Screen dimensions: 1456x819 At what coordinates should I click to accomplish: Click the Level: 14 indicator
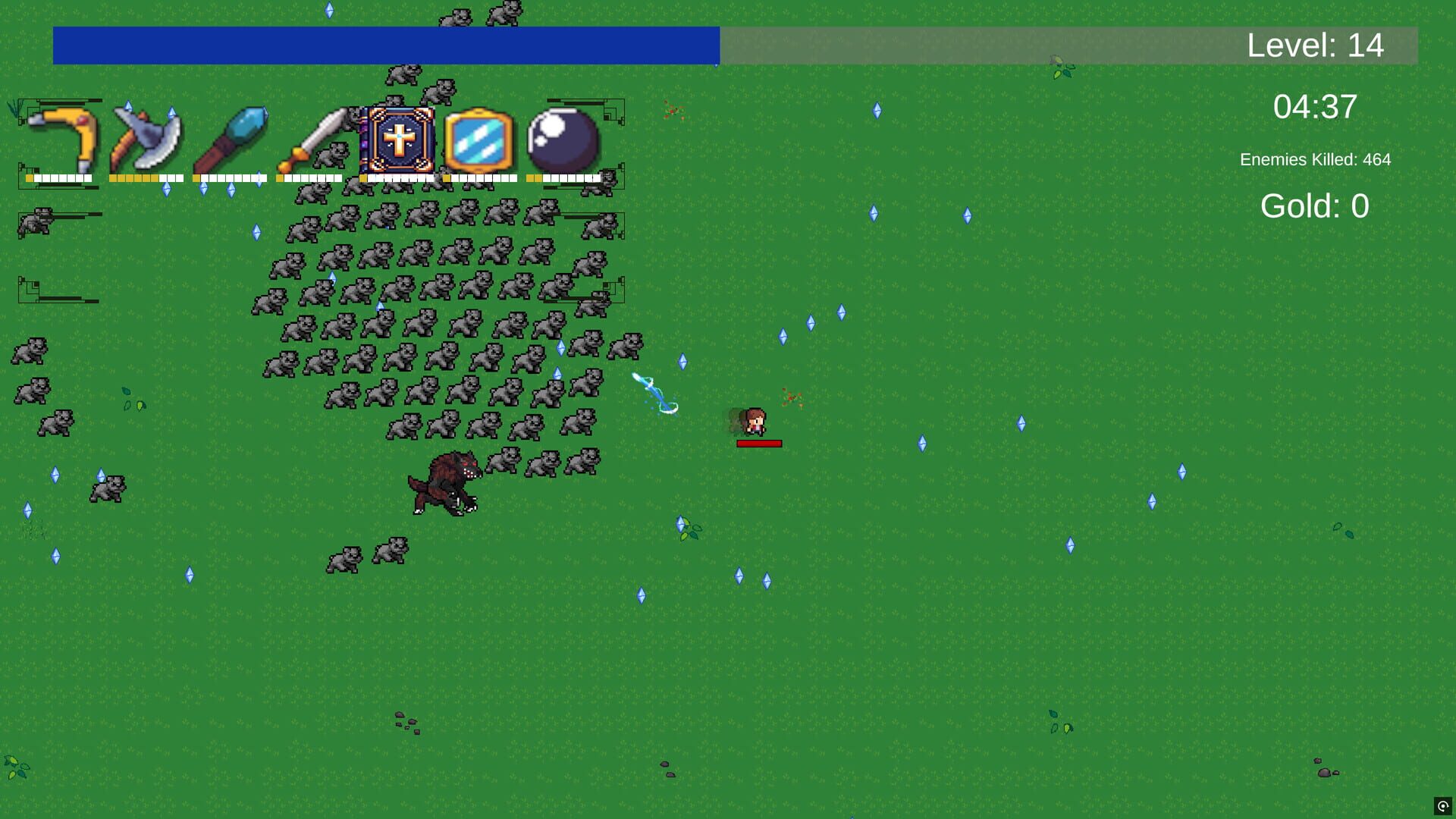(1316, 45)
